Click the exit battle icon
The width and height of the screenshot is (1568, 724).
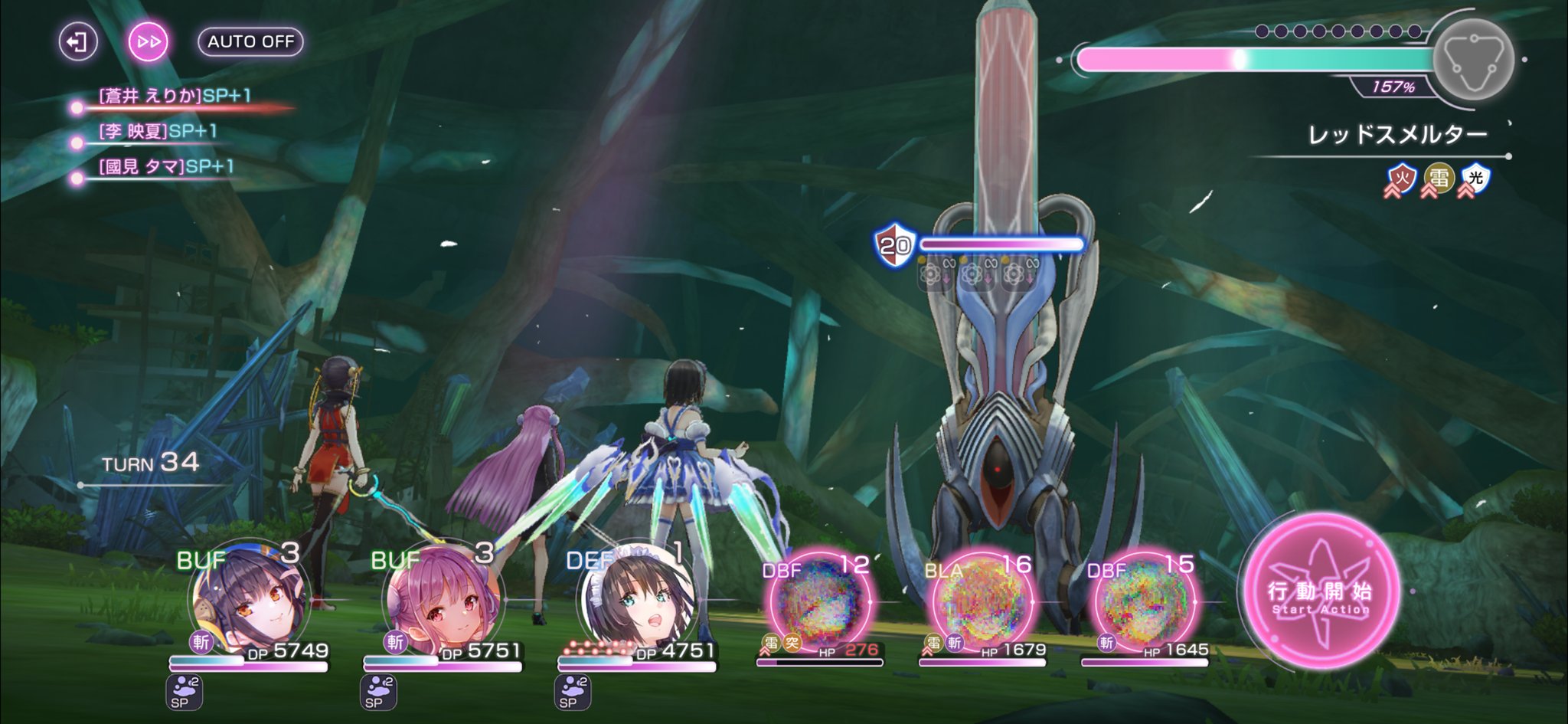78,41
